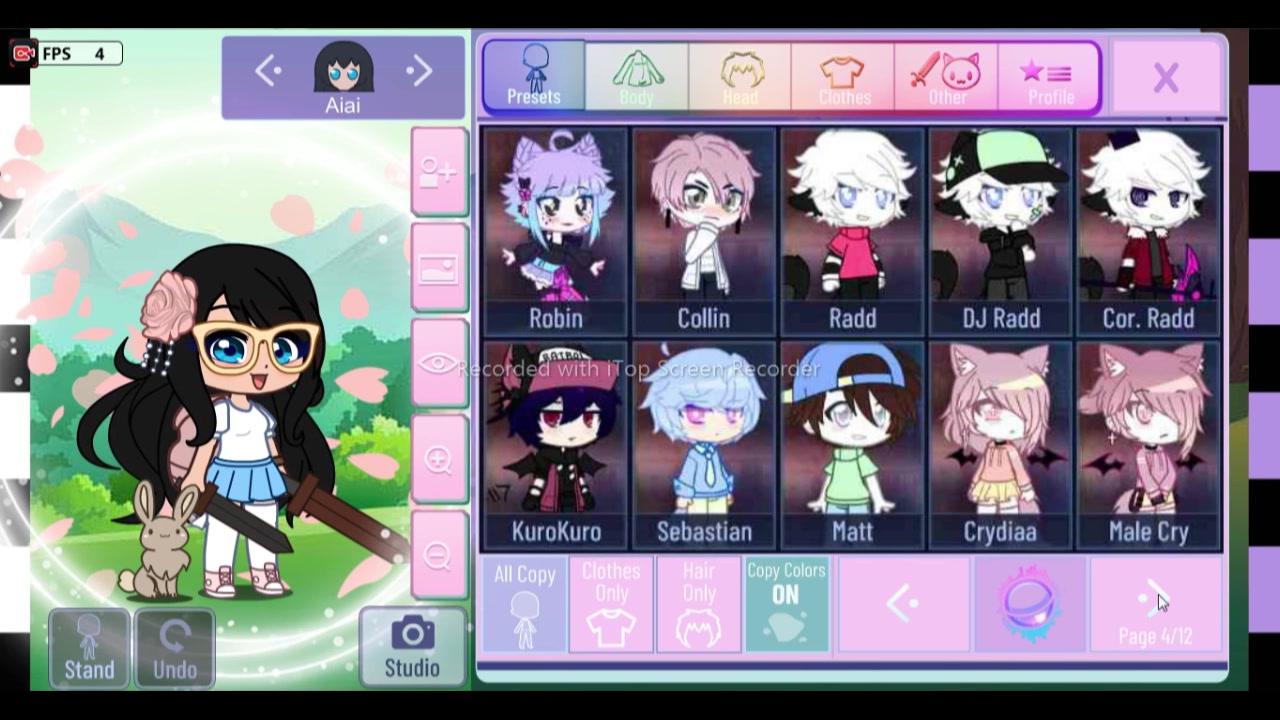Choose the Clothes Only copy option
This screenshot has height=720, width=1280.
click(611, 603)
